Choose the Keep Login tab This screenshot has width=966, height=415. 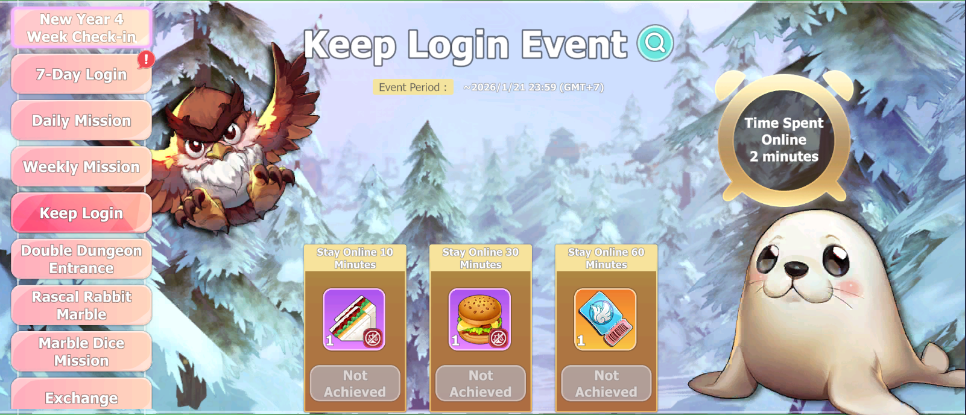(x=81, y=213)
